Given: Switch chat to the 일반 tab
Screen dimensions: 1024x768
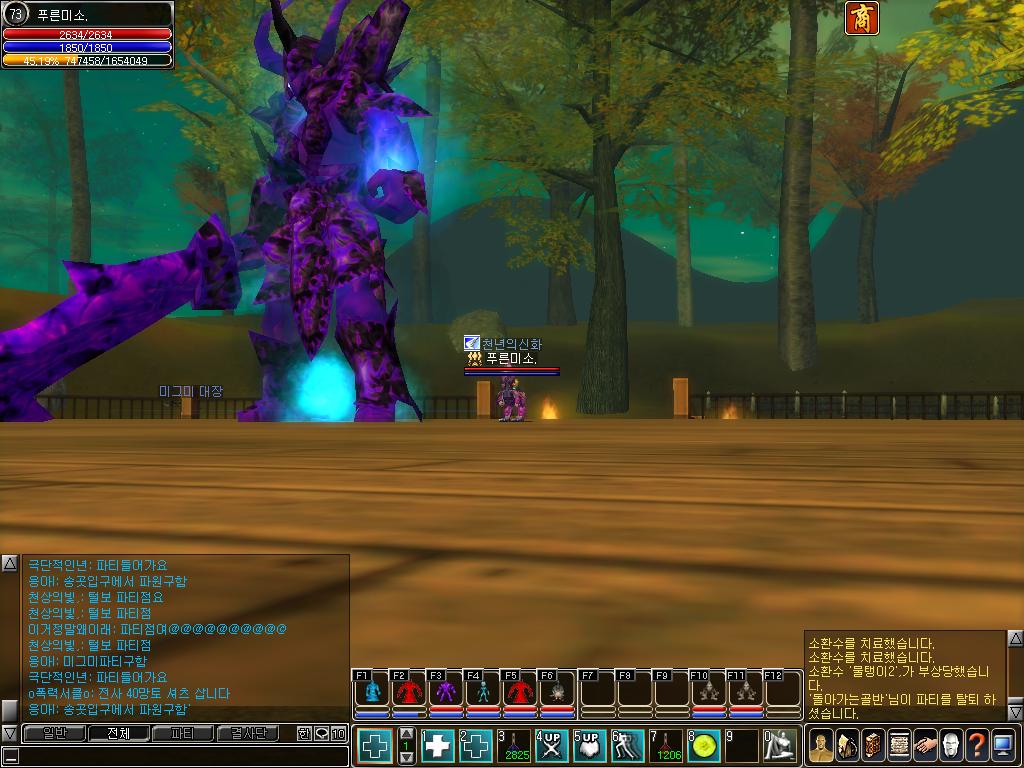Looking at the screenshot, I should [54, 733].
